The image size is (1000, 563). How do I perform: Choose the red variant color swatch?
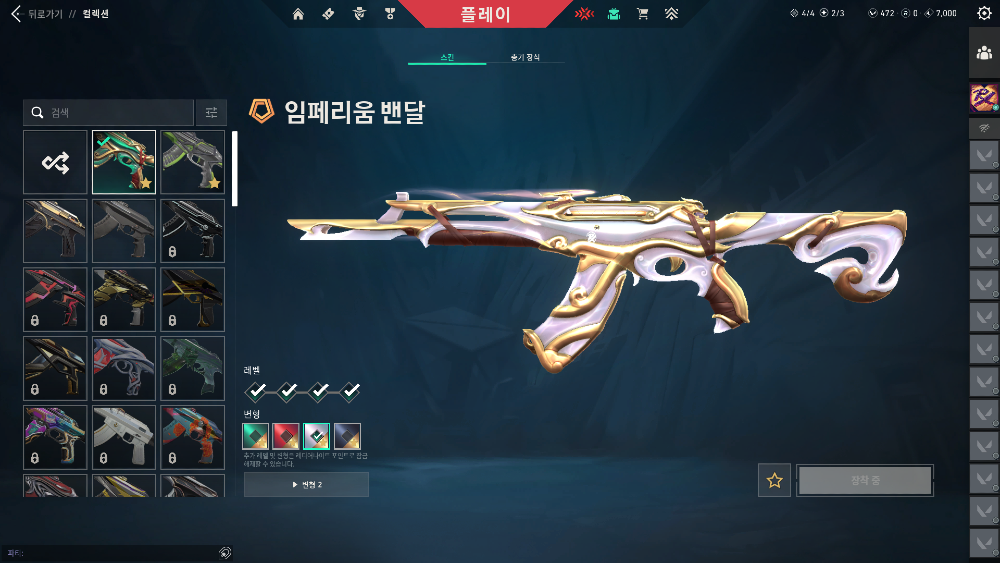286,436
